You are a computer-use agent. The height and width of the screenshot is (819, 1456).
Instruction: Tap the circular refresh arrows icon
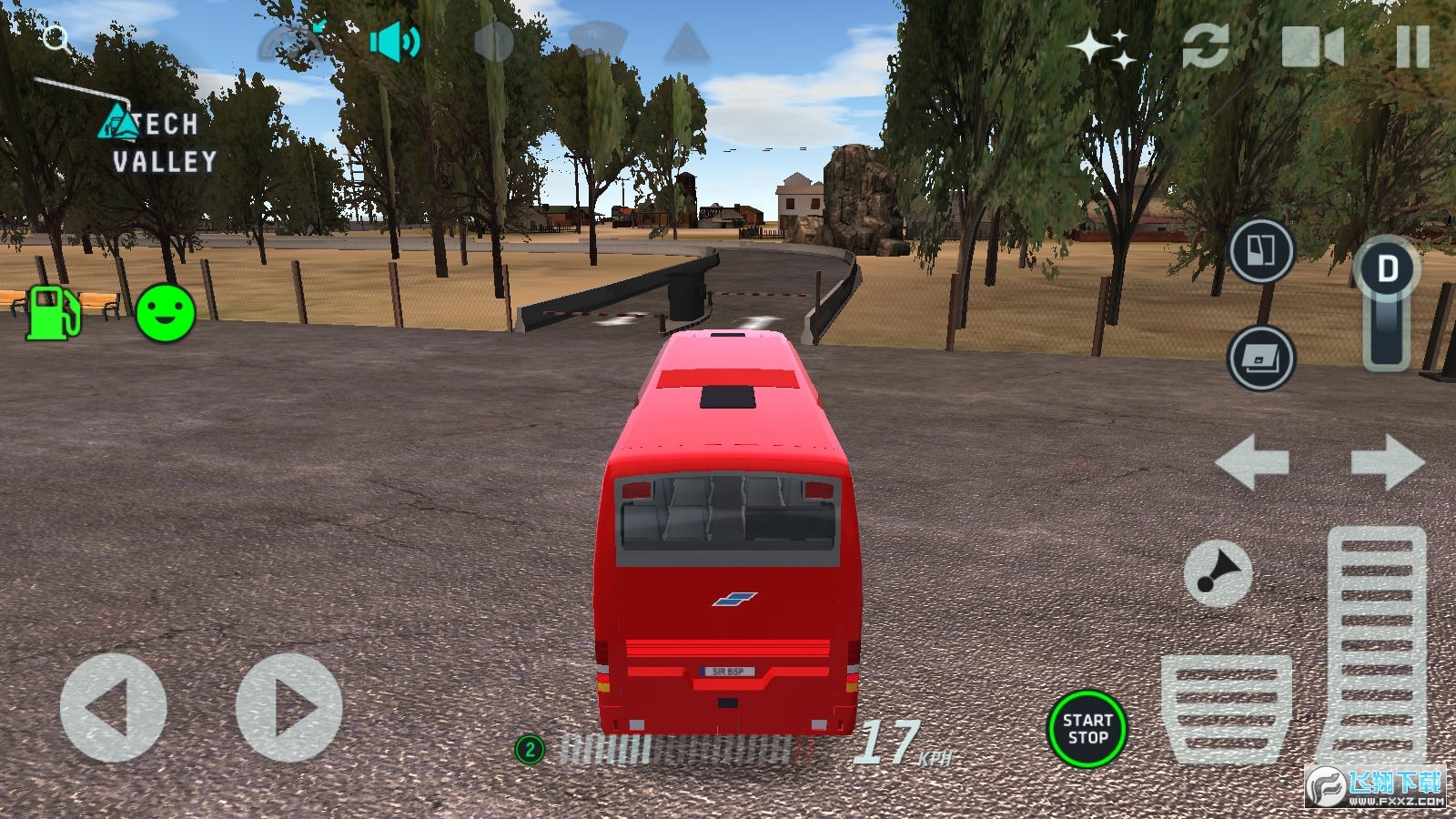(x=1206, y=46)
